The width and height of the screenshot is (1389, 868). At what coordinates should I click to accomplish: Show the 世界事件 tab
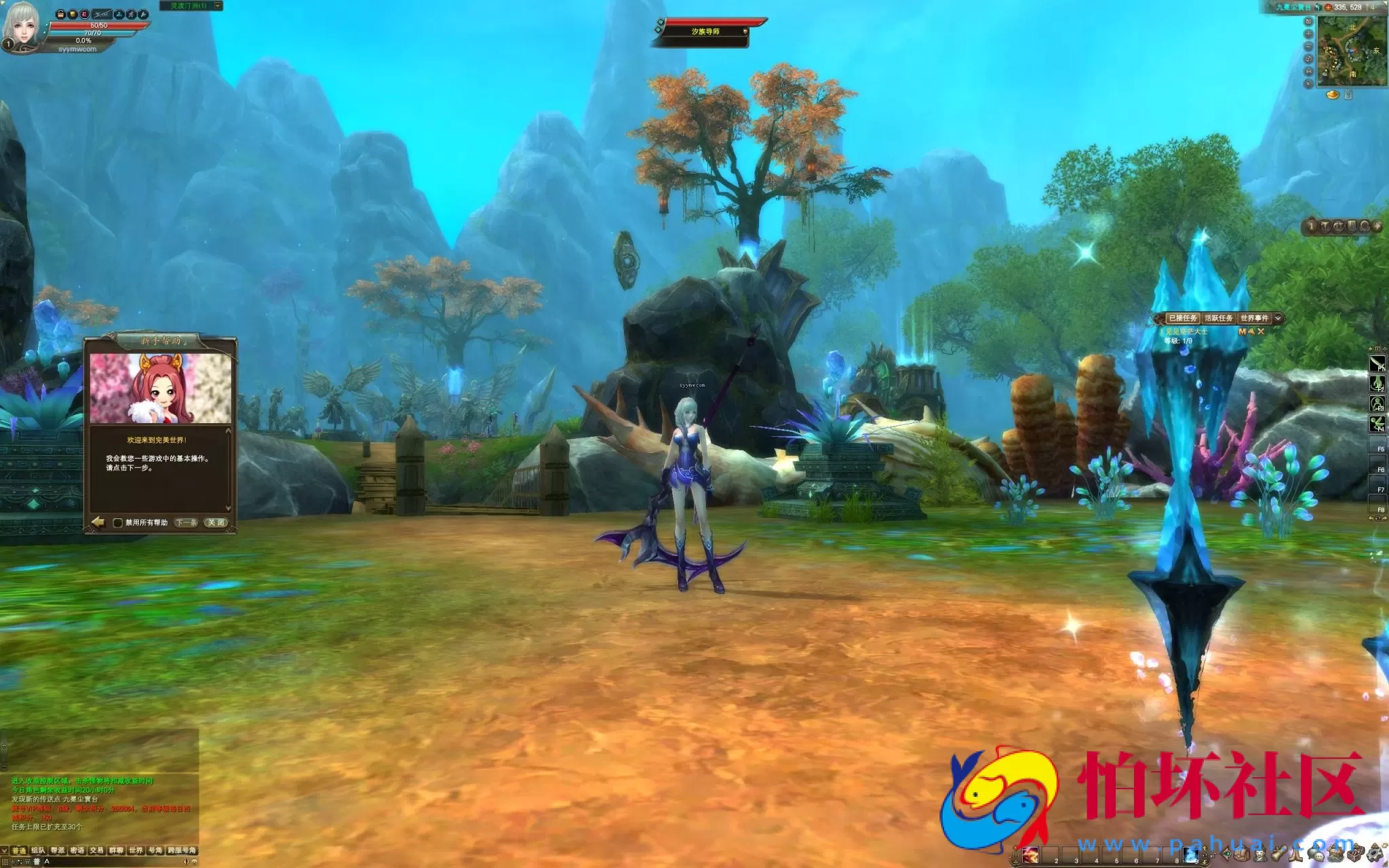point(1254,318)
